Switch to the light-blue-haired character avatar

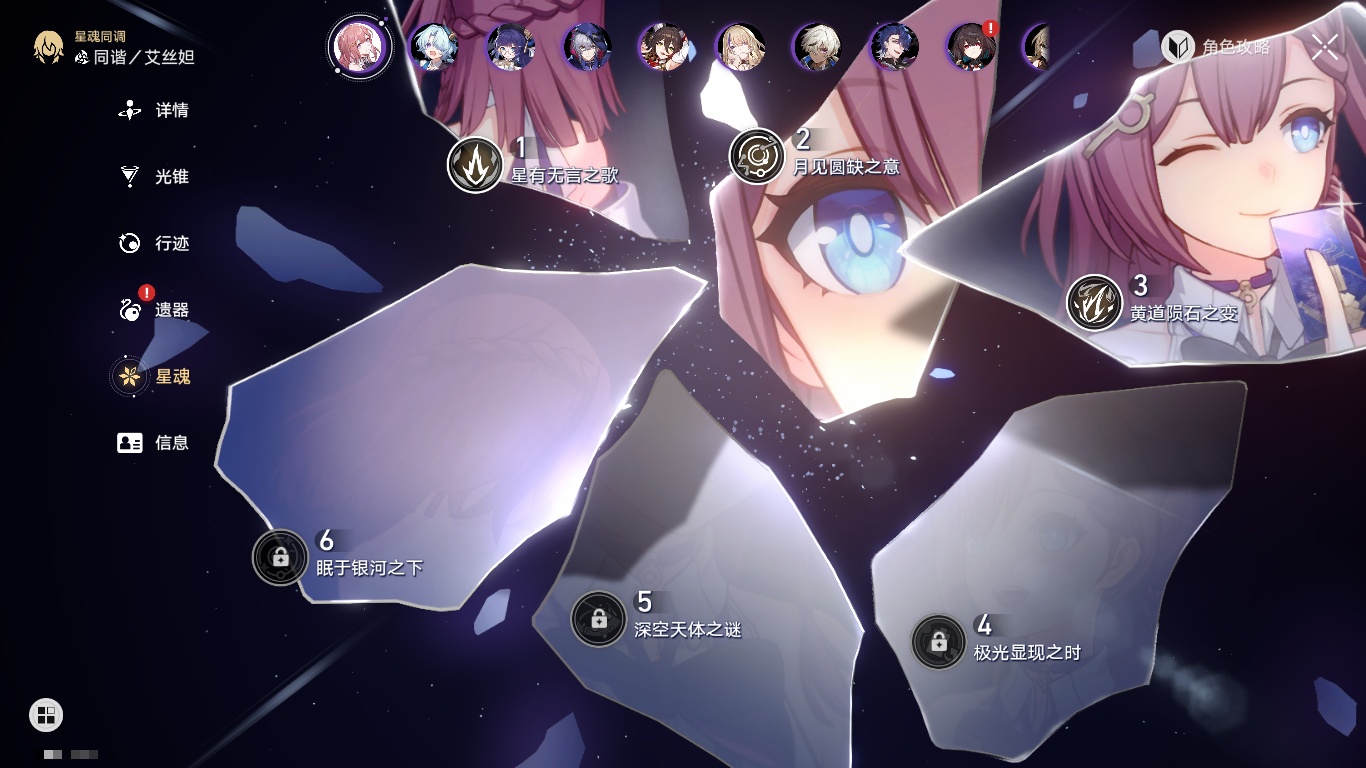click(x=433, y=47)
